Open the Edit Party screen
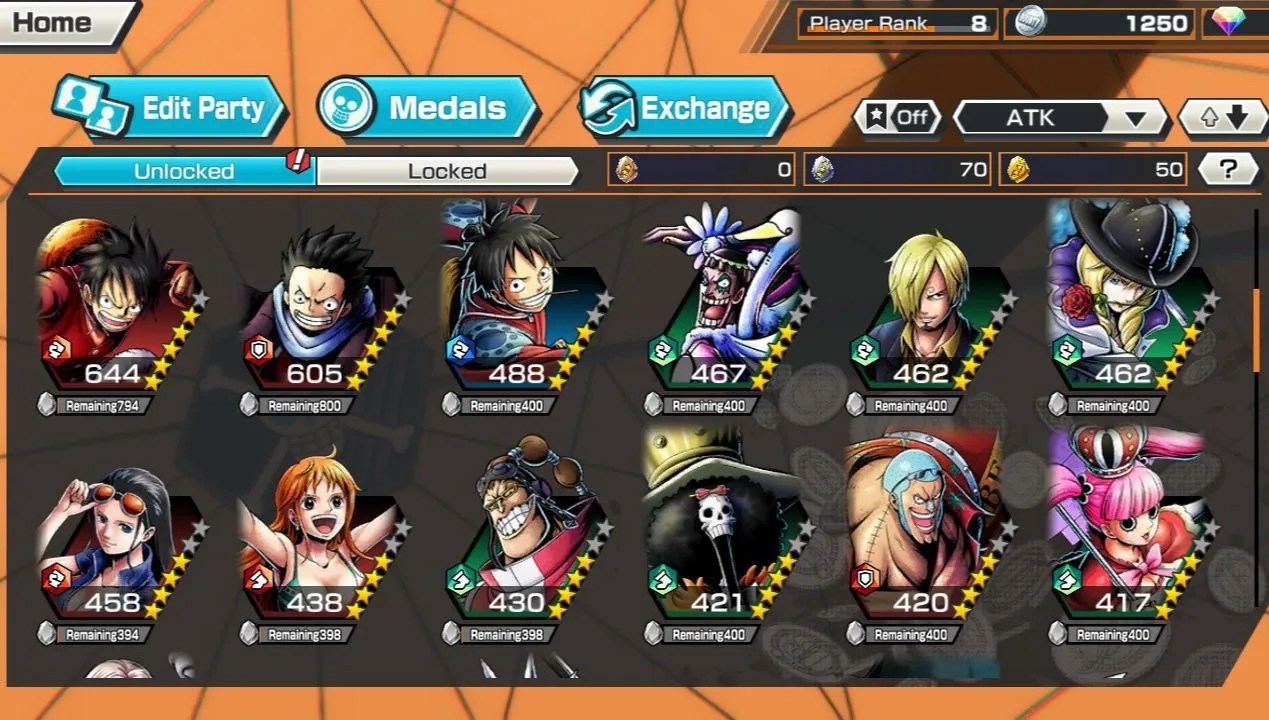Viewport: 1269px width, 720px height. (x=172, y=108)
